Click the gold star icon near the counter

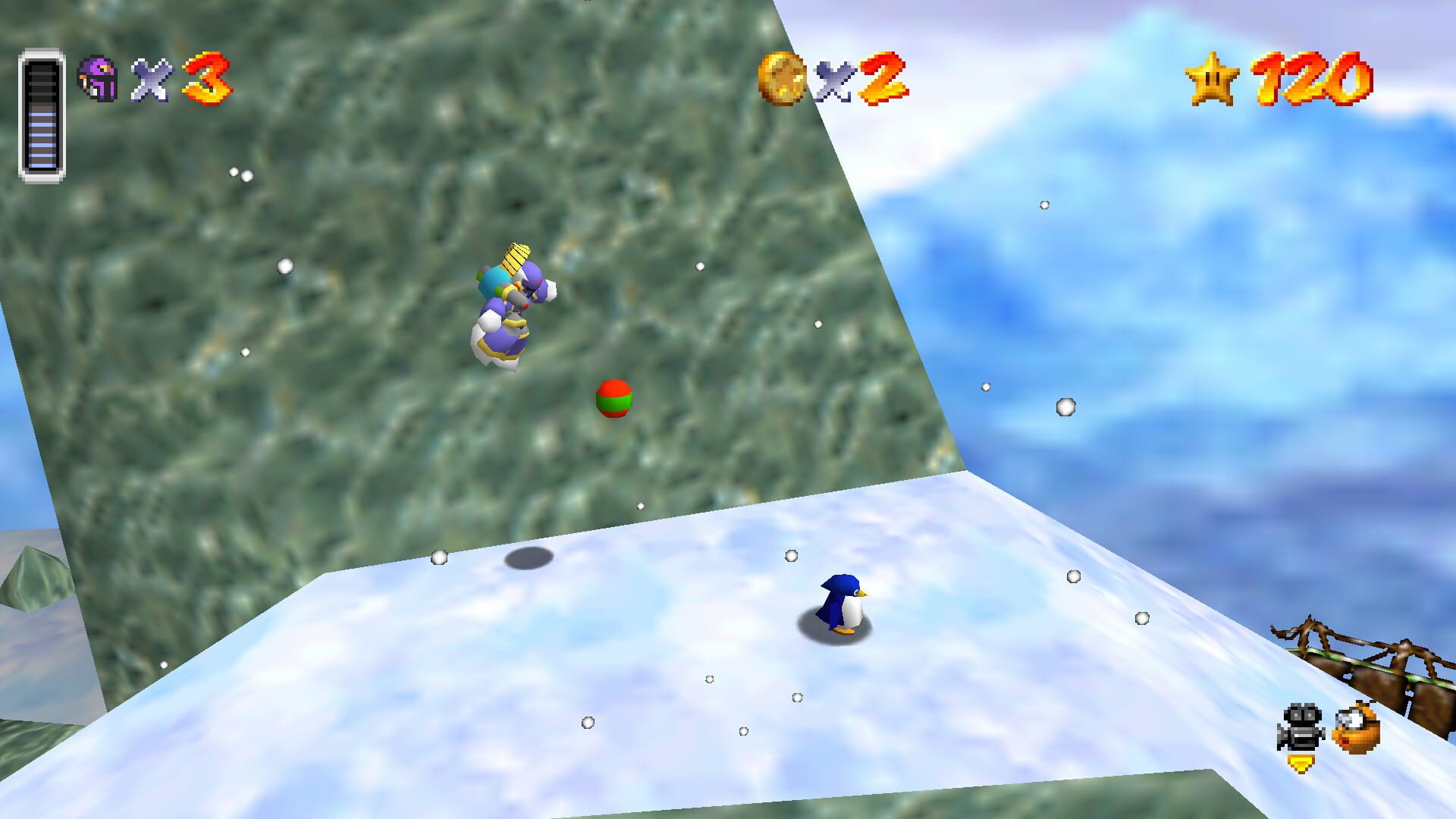click(x=1213, y=77)
